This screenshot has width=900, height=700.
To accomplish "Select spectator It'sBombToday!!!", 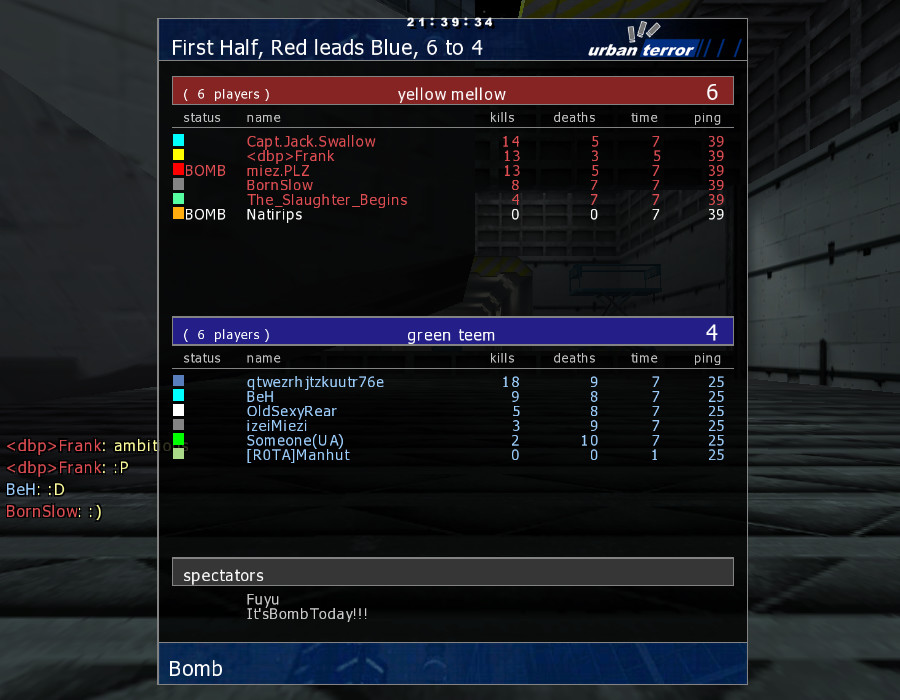I will [306, 614].
